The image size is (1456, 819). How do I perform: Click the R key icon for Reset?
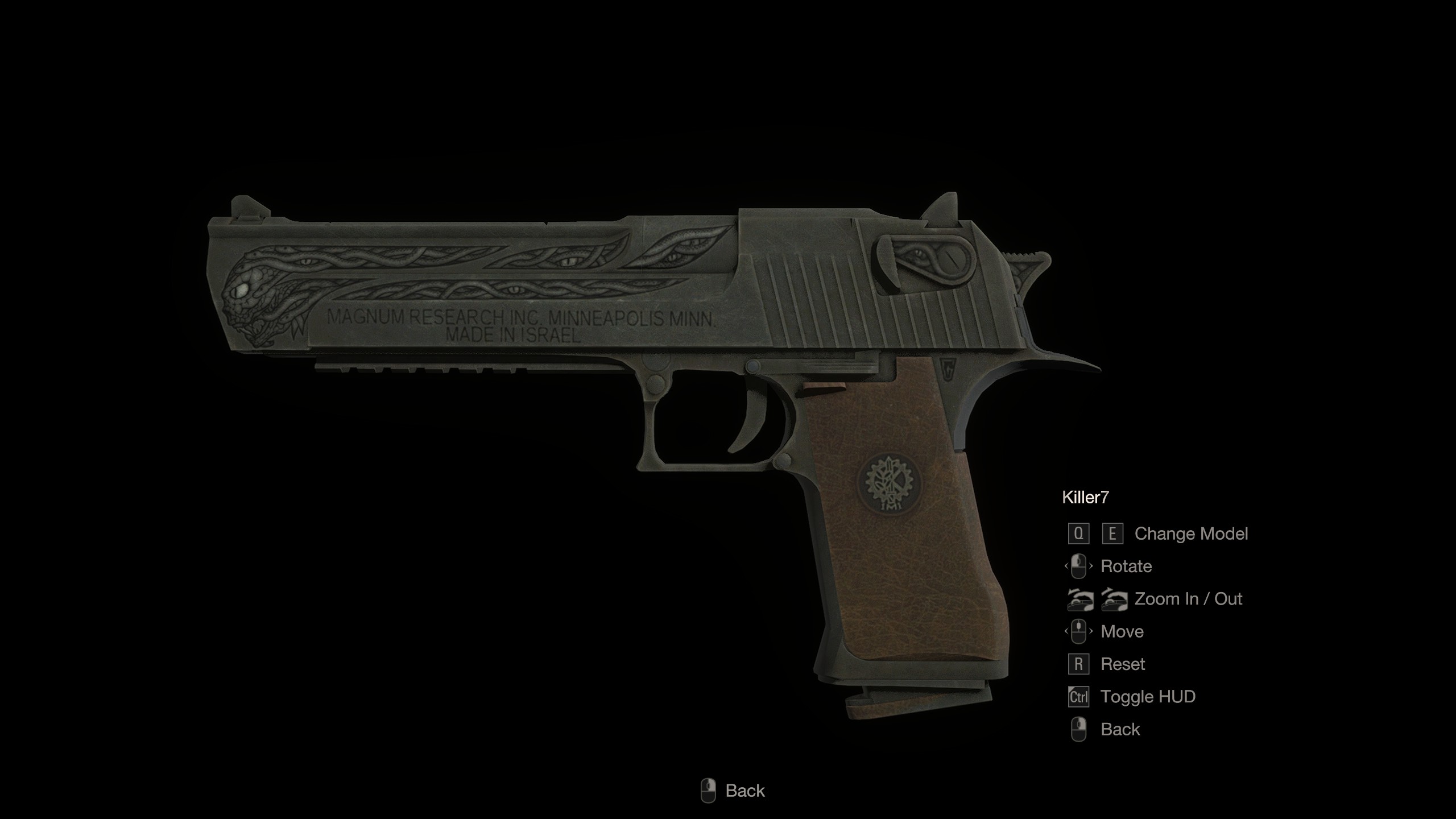point(1079,664)
